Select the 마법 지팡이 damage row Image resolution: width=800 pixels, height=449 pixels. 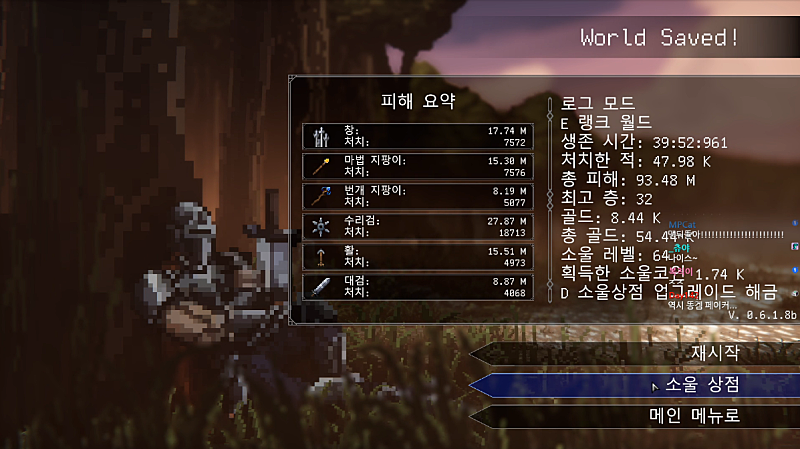tap(417, 166)
